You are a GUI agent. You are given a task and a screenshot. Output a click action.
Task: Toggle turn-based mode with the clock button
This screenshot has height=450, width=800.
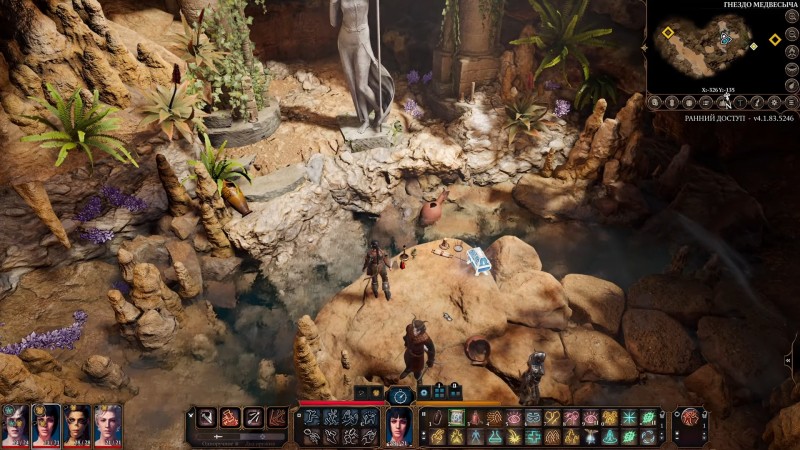coord(400,396)
